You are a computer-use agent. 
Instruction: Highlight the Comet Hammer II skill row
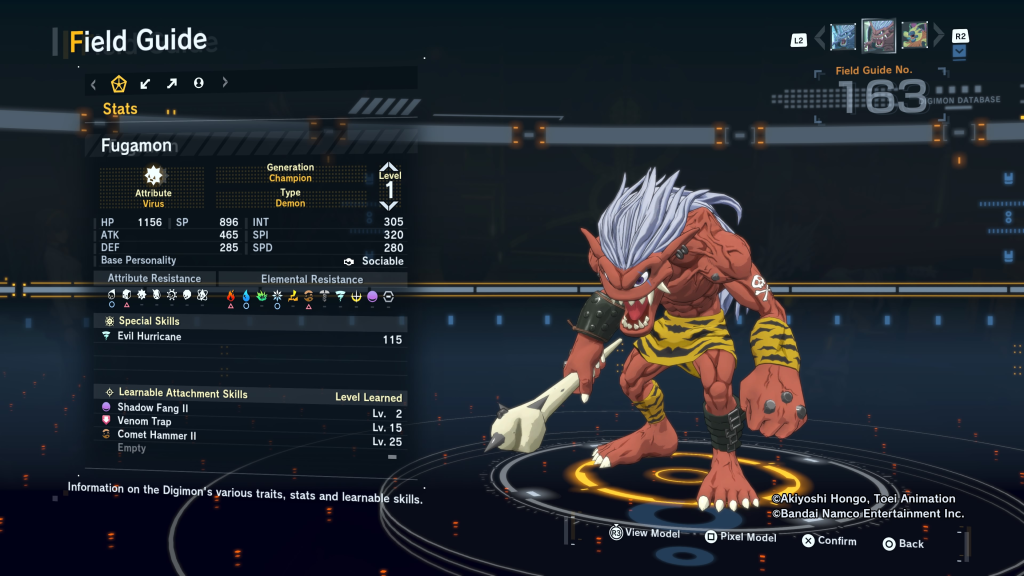coord(252,436)
